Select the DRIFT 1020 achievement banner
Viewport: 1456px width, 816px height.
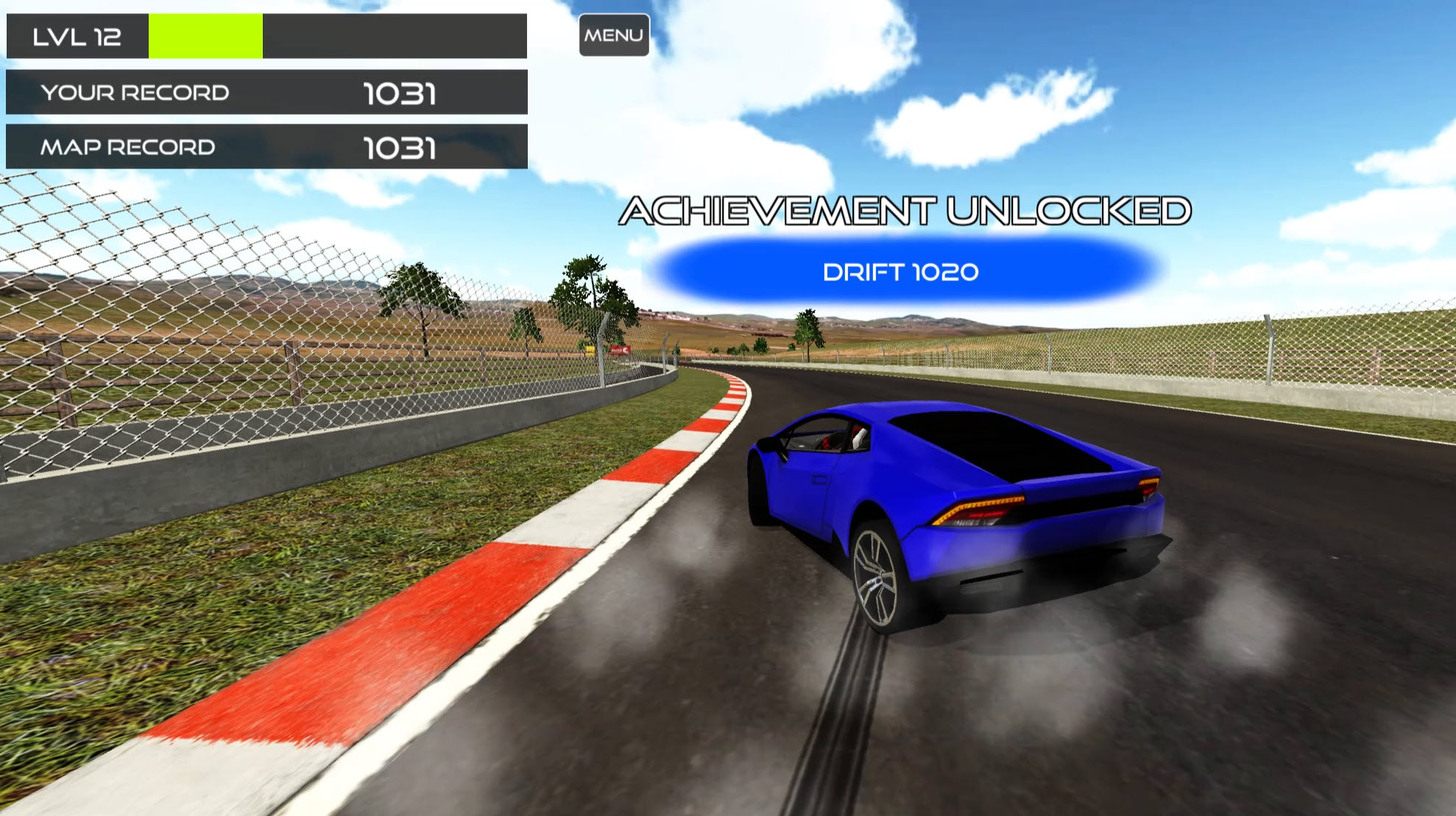pyautogui.click(x=902, y=272)
